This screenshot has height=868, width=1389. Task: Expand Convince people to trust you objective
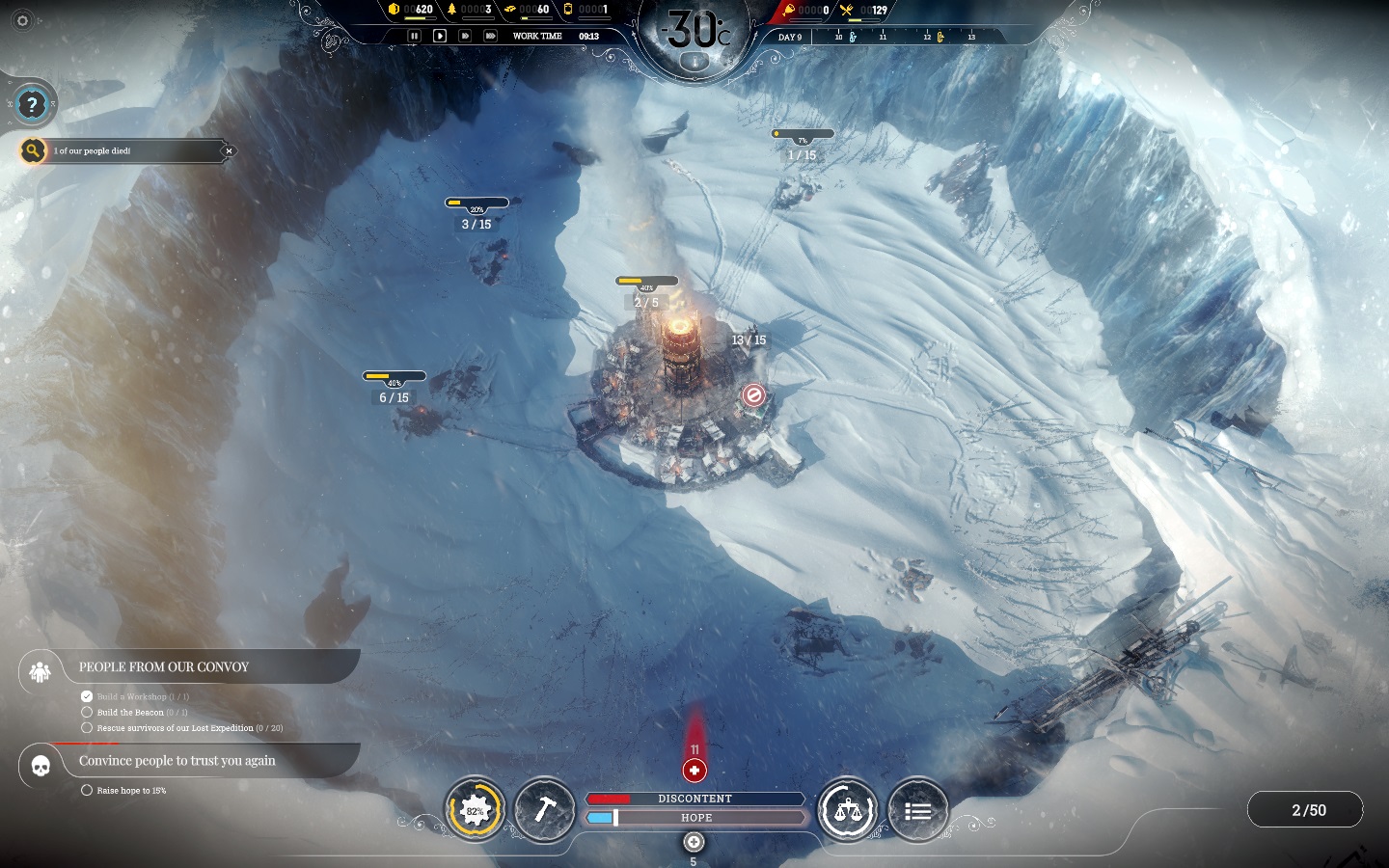pos(177,761)
